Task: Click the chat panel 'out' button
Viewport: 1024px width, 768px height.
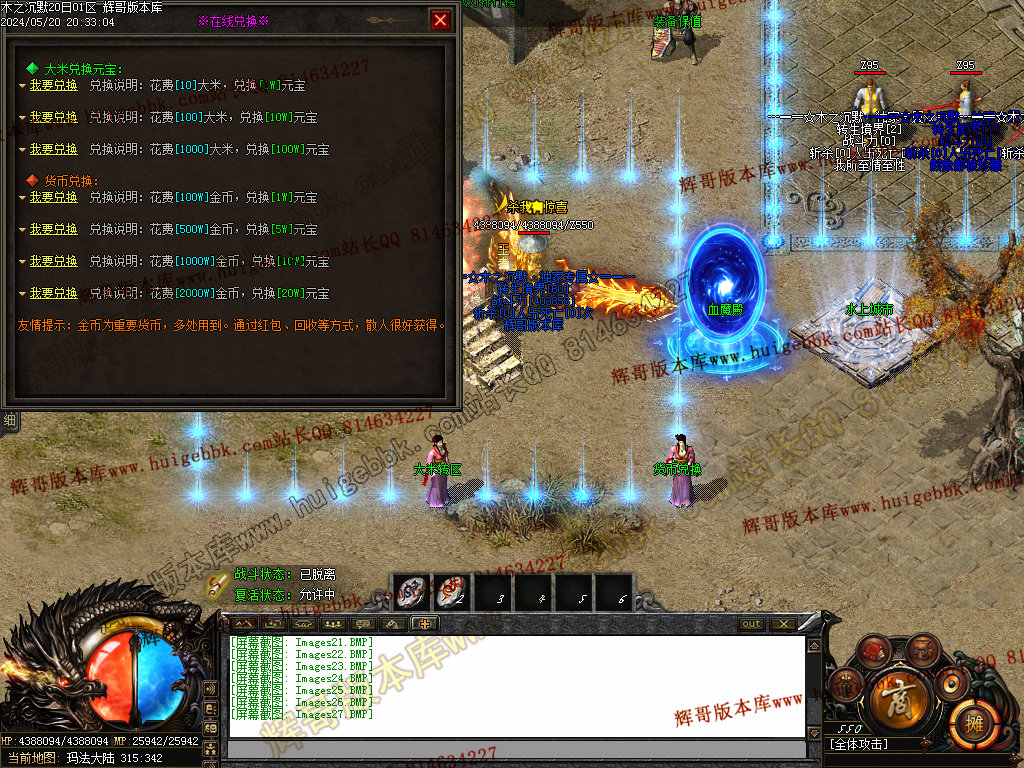Action: click(x=751, y=624)
